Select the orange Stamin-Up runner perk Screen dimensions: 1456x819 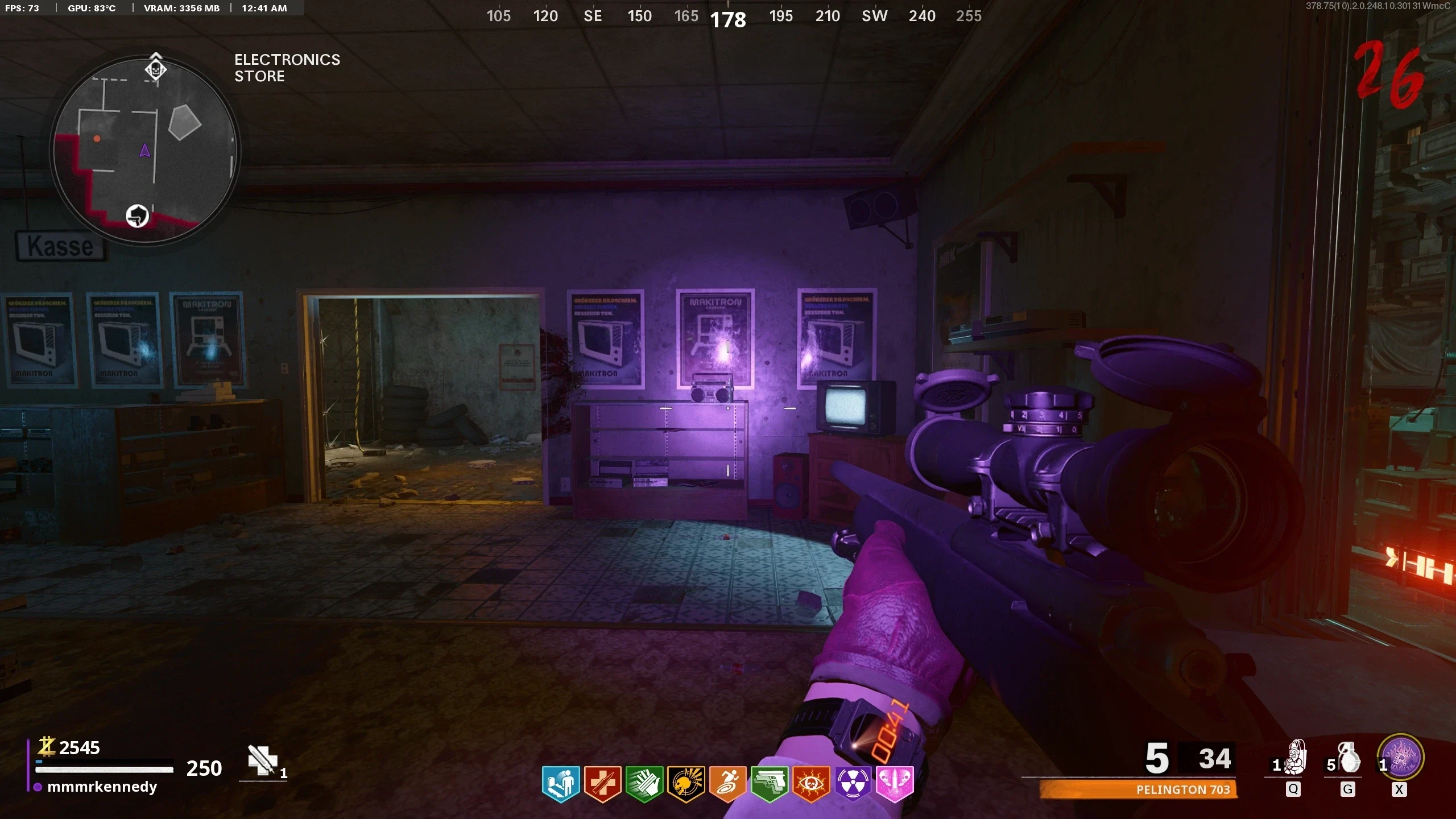coord(727,784)
